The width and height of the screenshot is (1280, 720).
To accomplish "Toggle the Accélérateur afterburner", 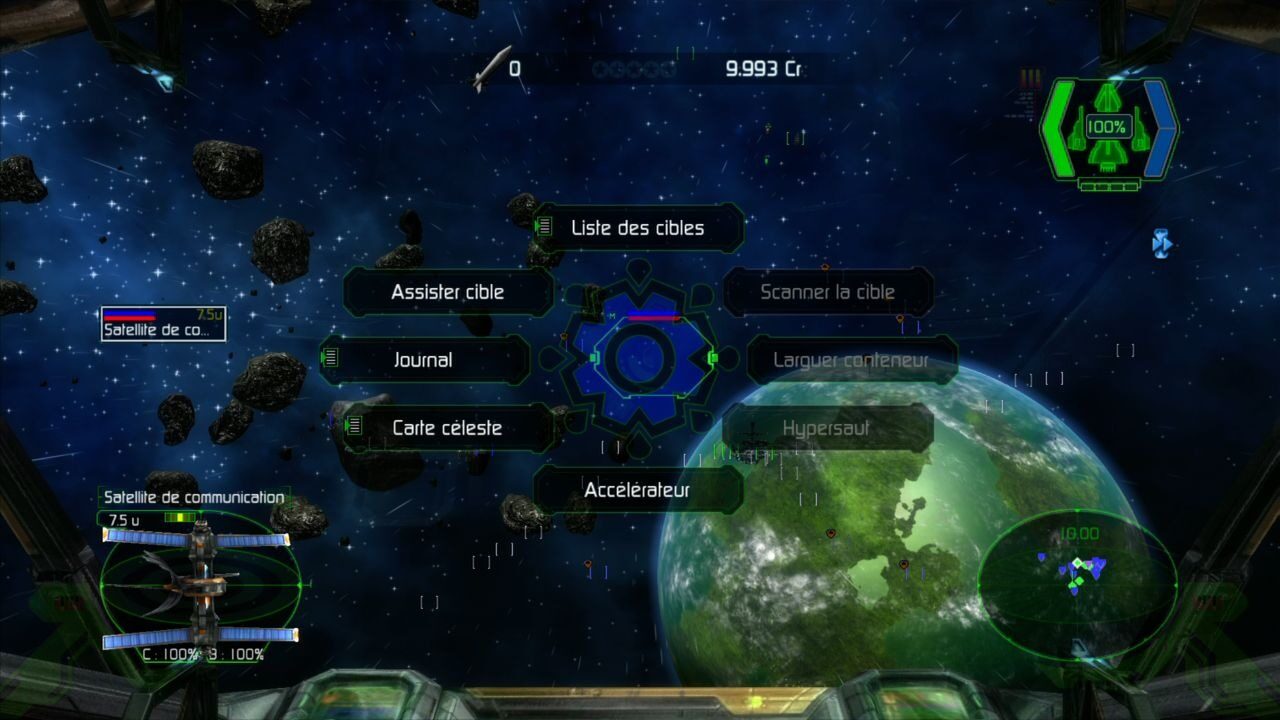I will click(x=637, y=490).
